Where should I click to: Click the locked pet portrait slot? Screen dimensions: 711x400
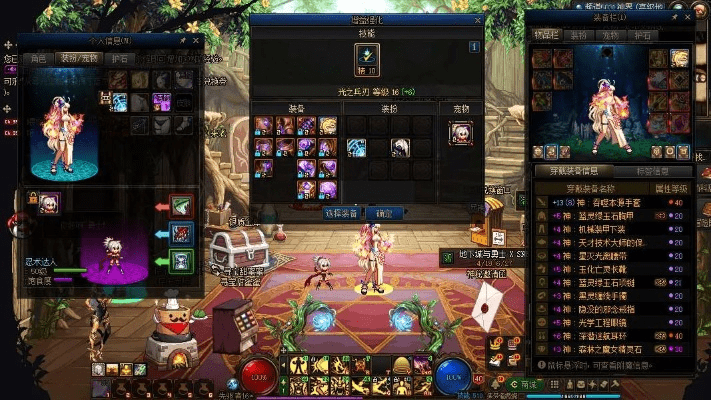pyautogui.click(x=48, y=203)
